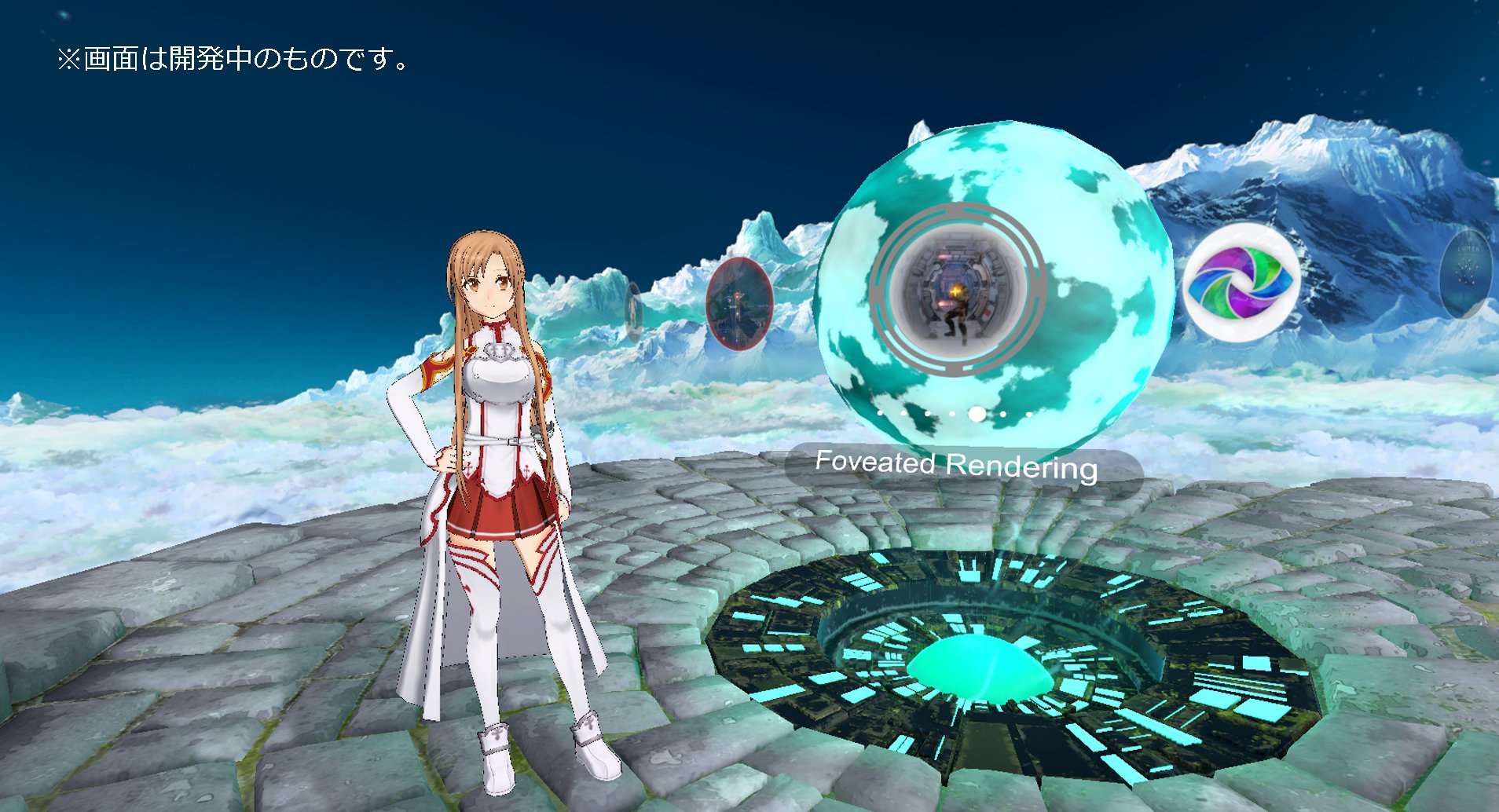
Task: Click the dot immediately left of the active one
Action: pyautogui.click(x=952, y=415)
